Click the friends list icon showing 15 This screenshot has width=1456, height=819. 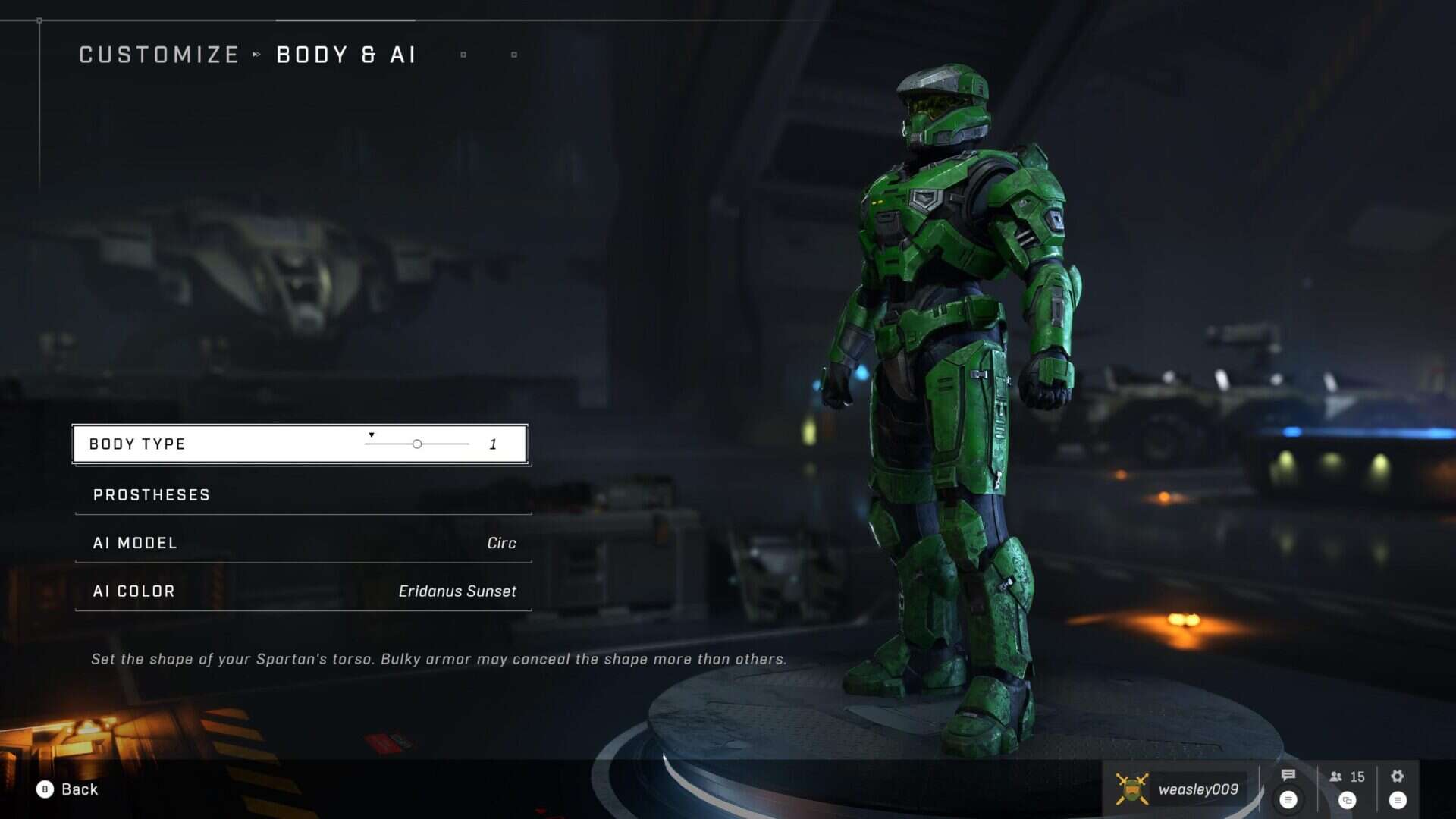(x=1346, y=777)
